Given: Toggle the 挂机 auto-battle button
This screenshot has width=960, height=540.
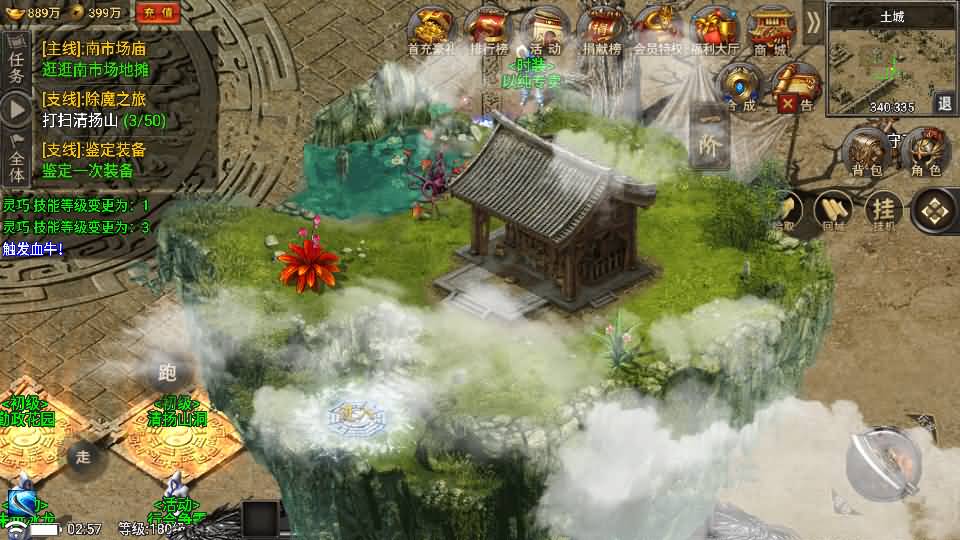Looking at the screenshot, I should tap(884, 210).
